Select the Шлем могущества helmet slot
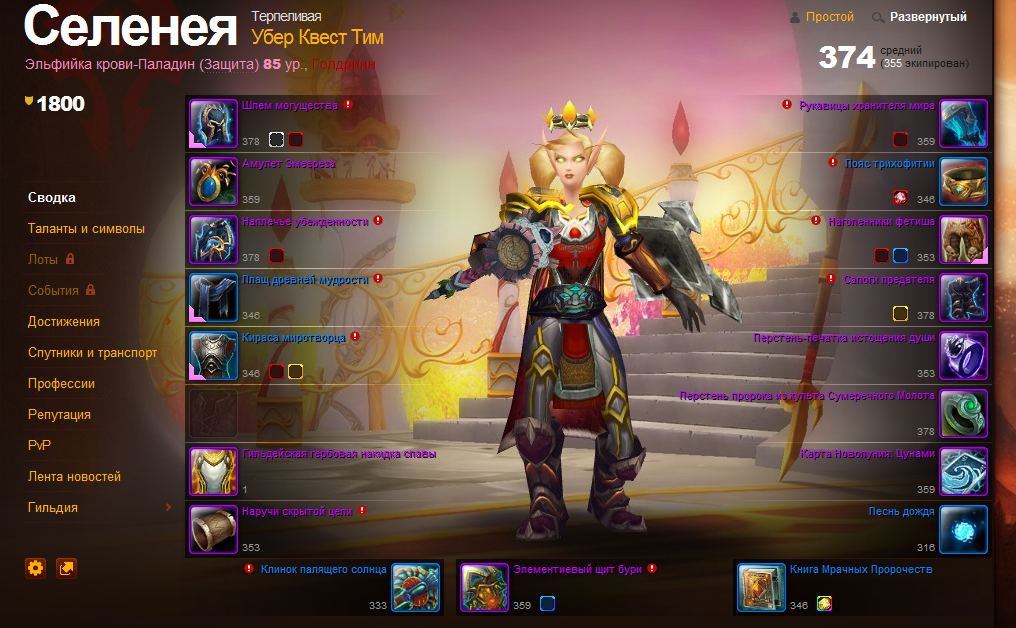 pos(214,124)
